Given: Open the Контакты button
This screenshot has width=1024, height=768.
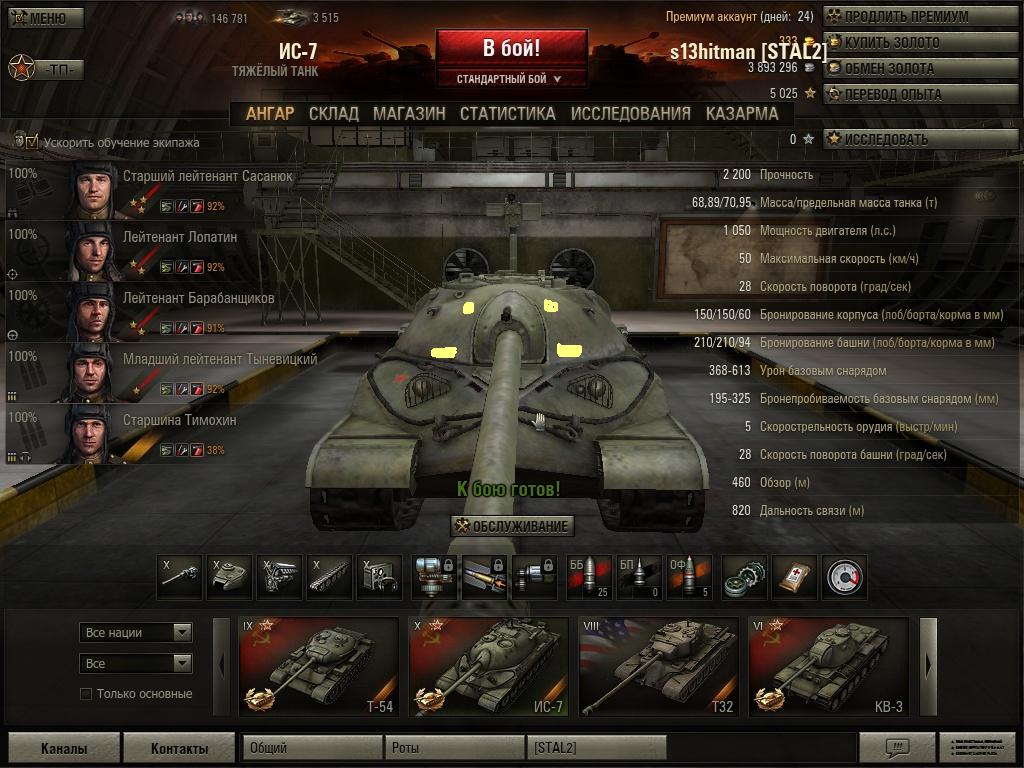Looking at the screenshot, I should (179, 748).
